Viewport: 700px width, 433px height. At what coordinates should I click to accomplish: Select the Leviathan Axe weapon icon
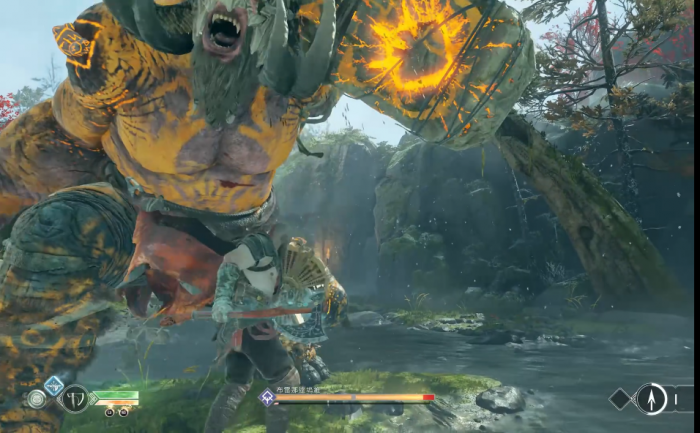(x=75, y=399)
